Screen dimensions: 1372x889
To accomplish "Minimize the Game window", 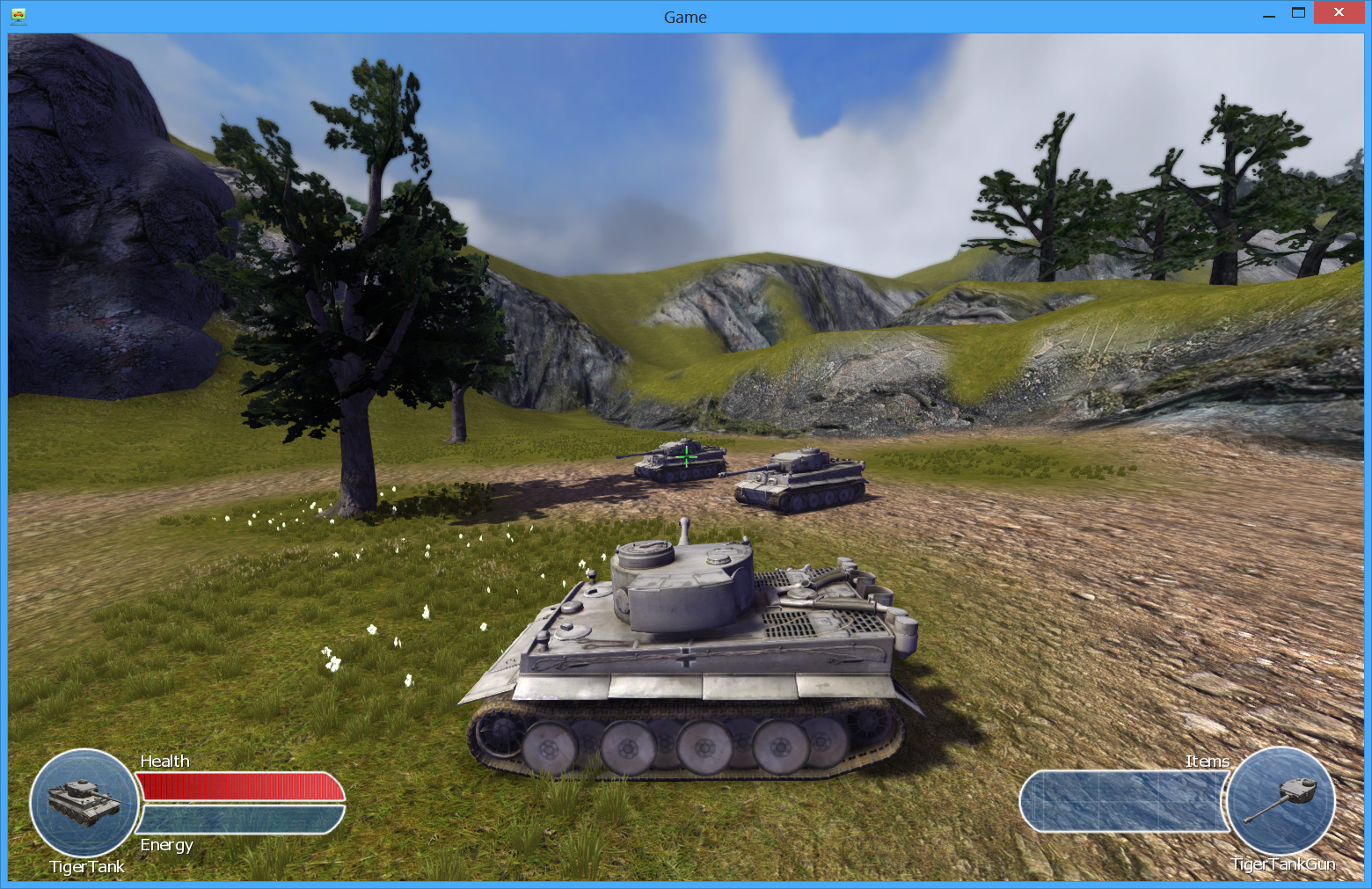I will pos(1269,15).
